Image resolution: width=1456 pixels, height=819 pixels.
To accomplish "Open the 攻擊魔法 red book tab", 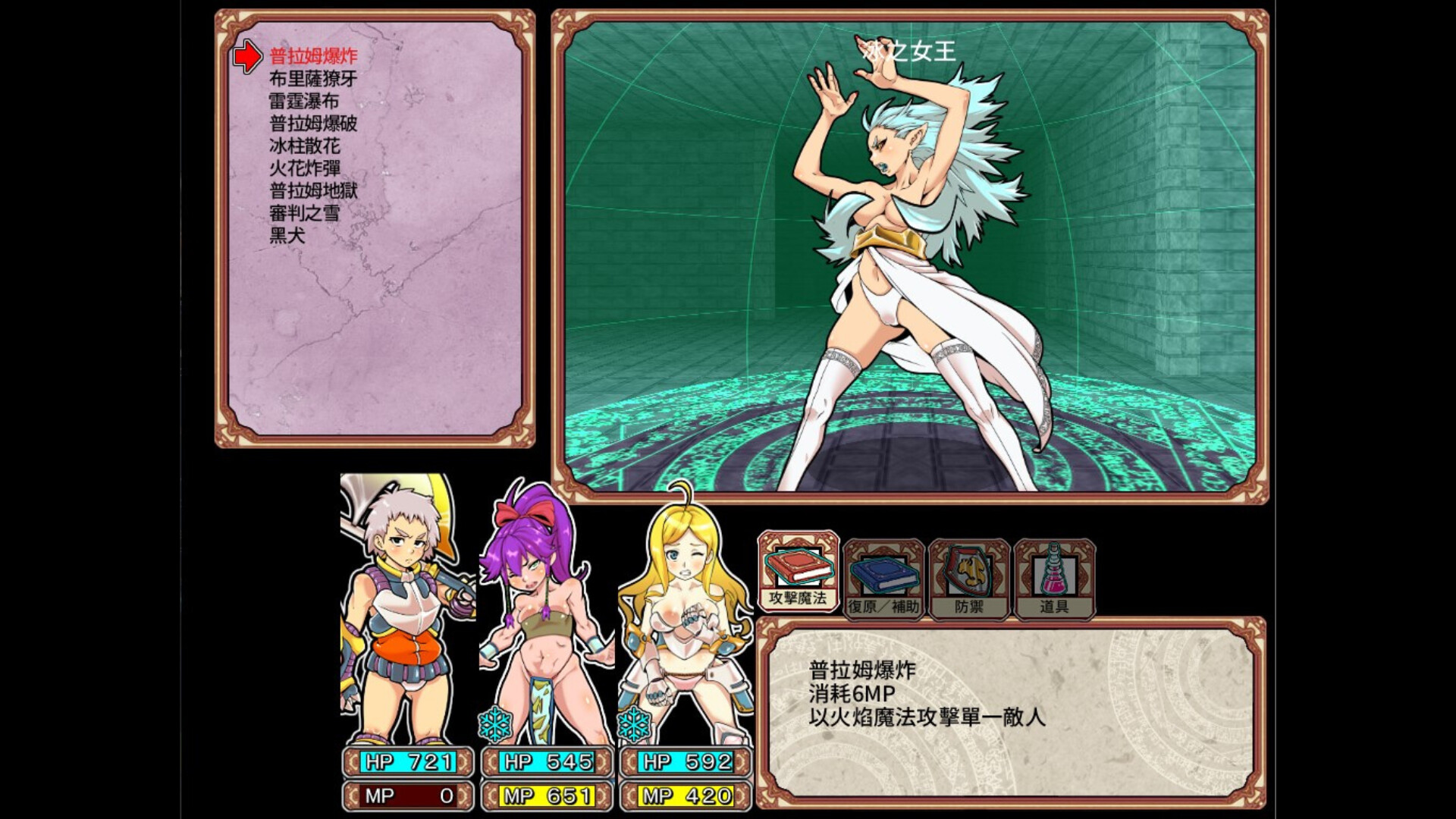I will point(798,573).
